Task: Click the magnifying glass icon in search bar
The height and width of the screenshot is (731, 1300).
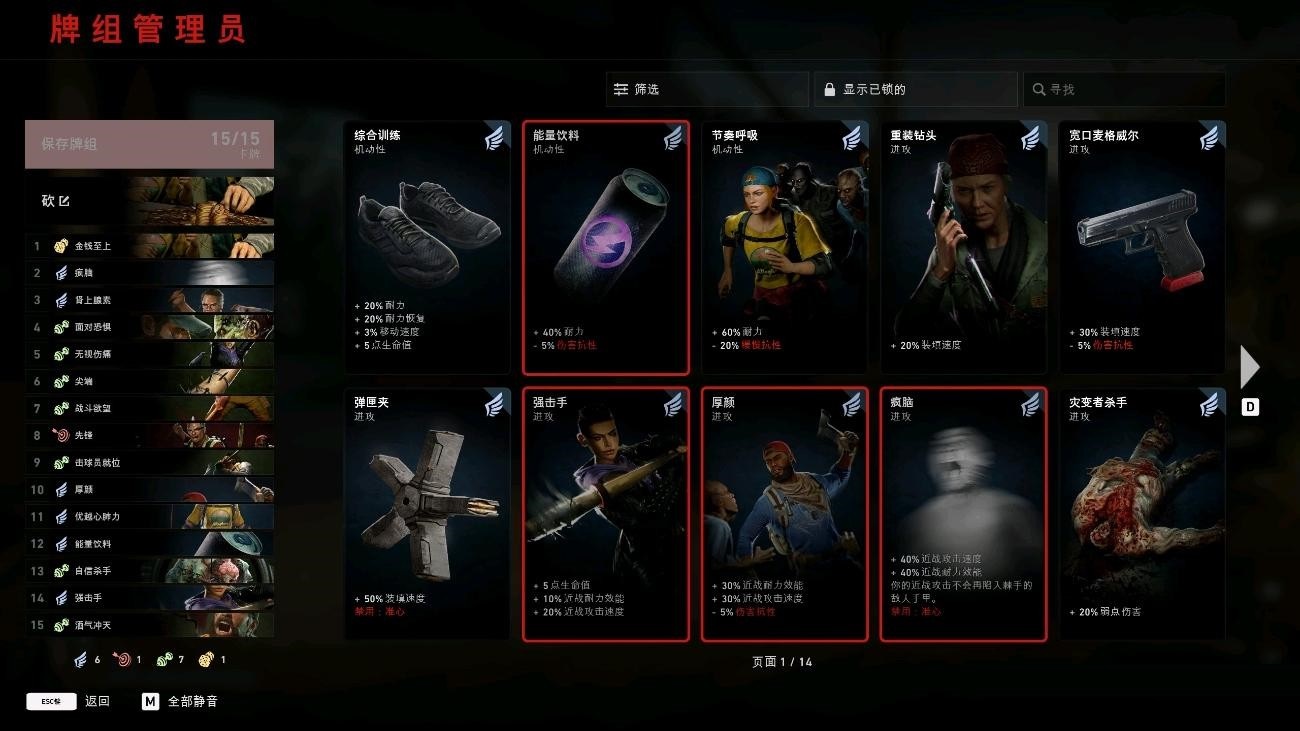Action: (1039, 89)
